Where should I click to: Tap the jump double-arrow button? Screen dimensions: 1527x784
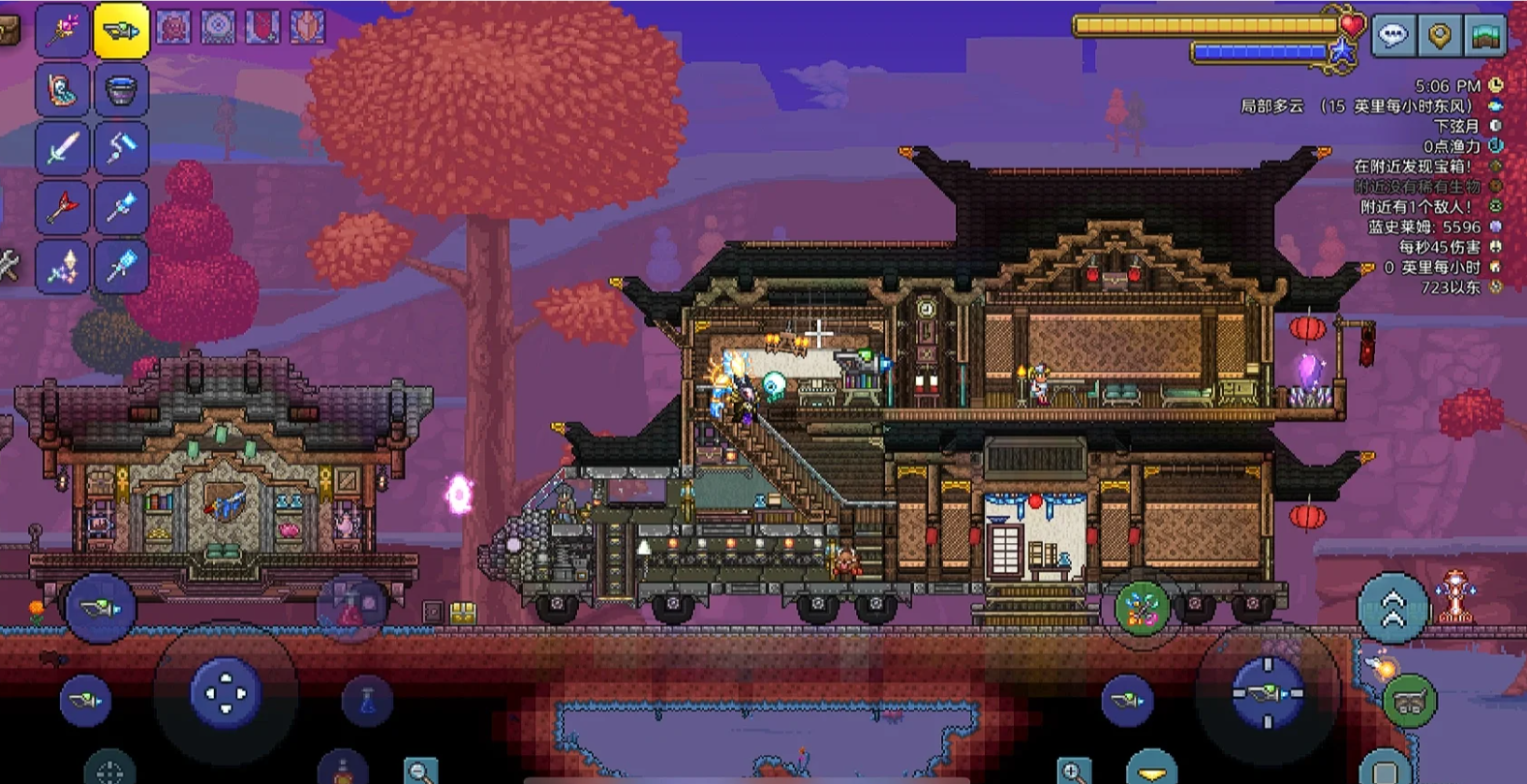(1392, 608)
